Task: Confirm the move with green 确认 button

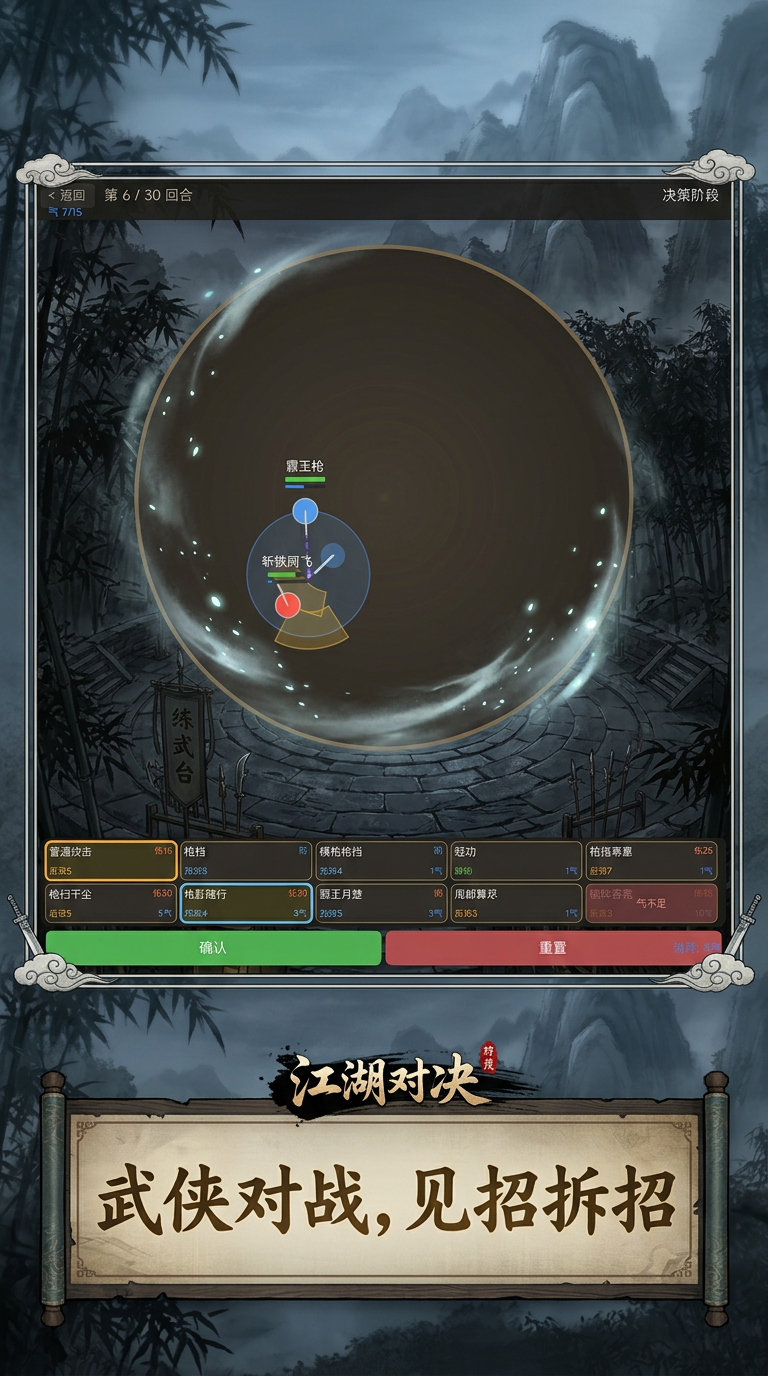Action: pyautogui.click(x=213, y=948)
